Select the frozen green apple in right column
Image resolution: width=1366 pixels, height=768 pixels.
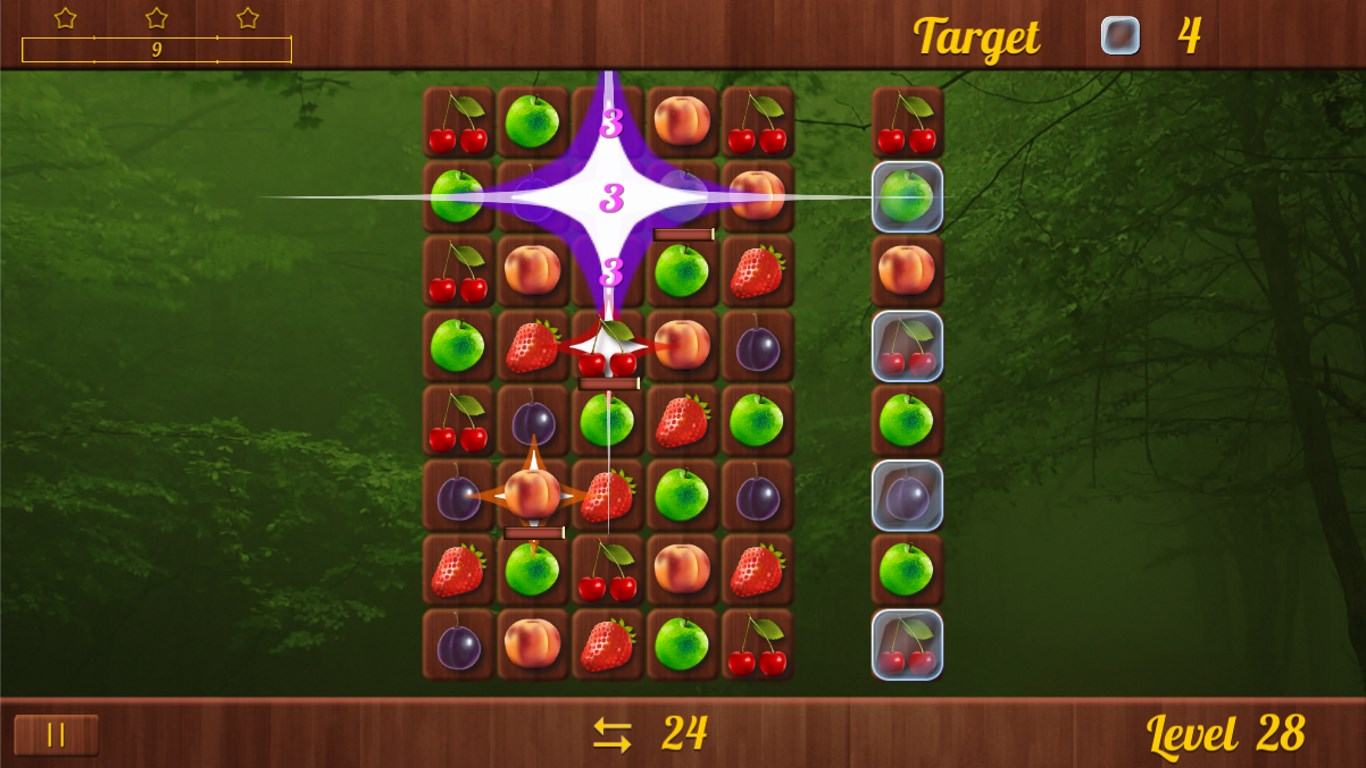click(907, 198)
